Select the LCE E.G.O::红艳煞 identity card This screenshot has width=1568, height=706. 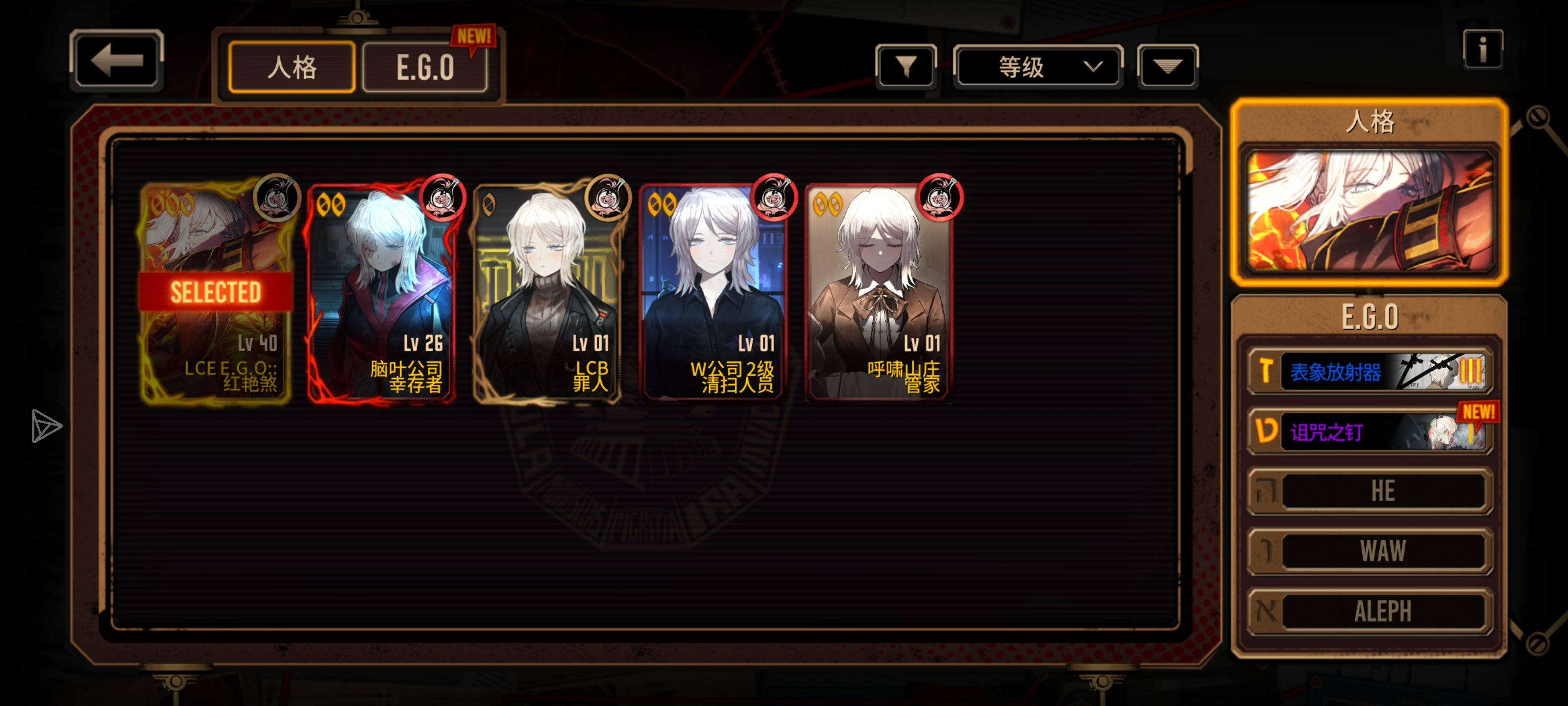216,292
